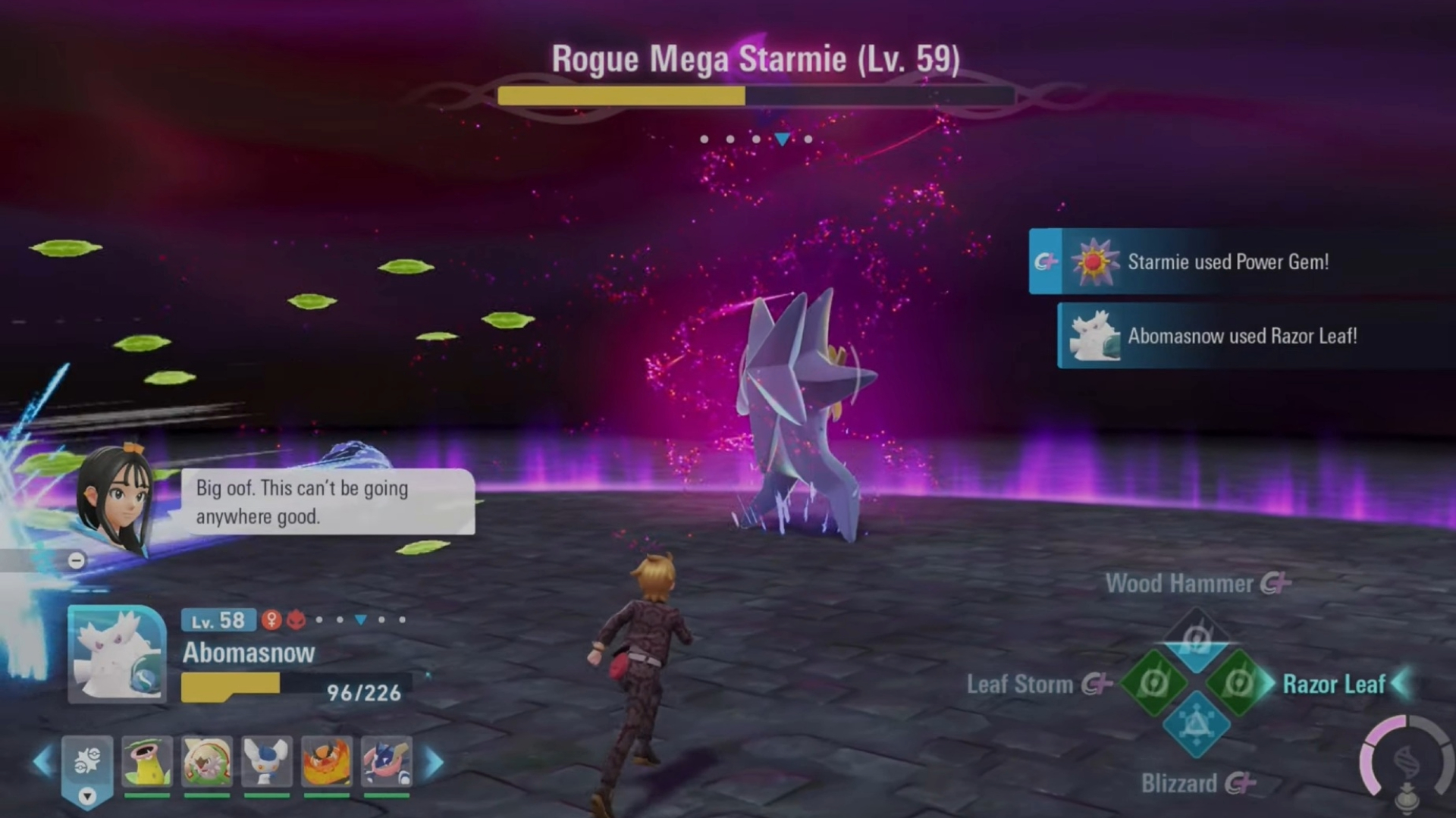1456x818 pixels.
Task: Click the party bar's right arrow
Action: (x=434, y=762)
